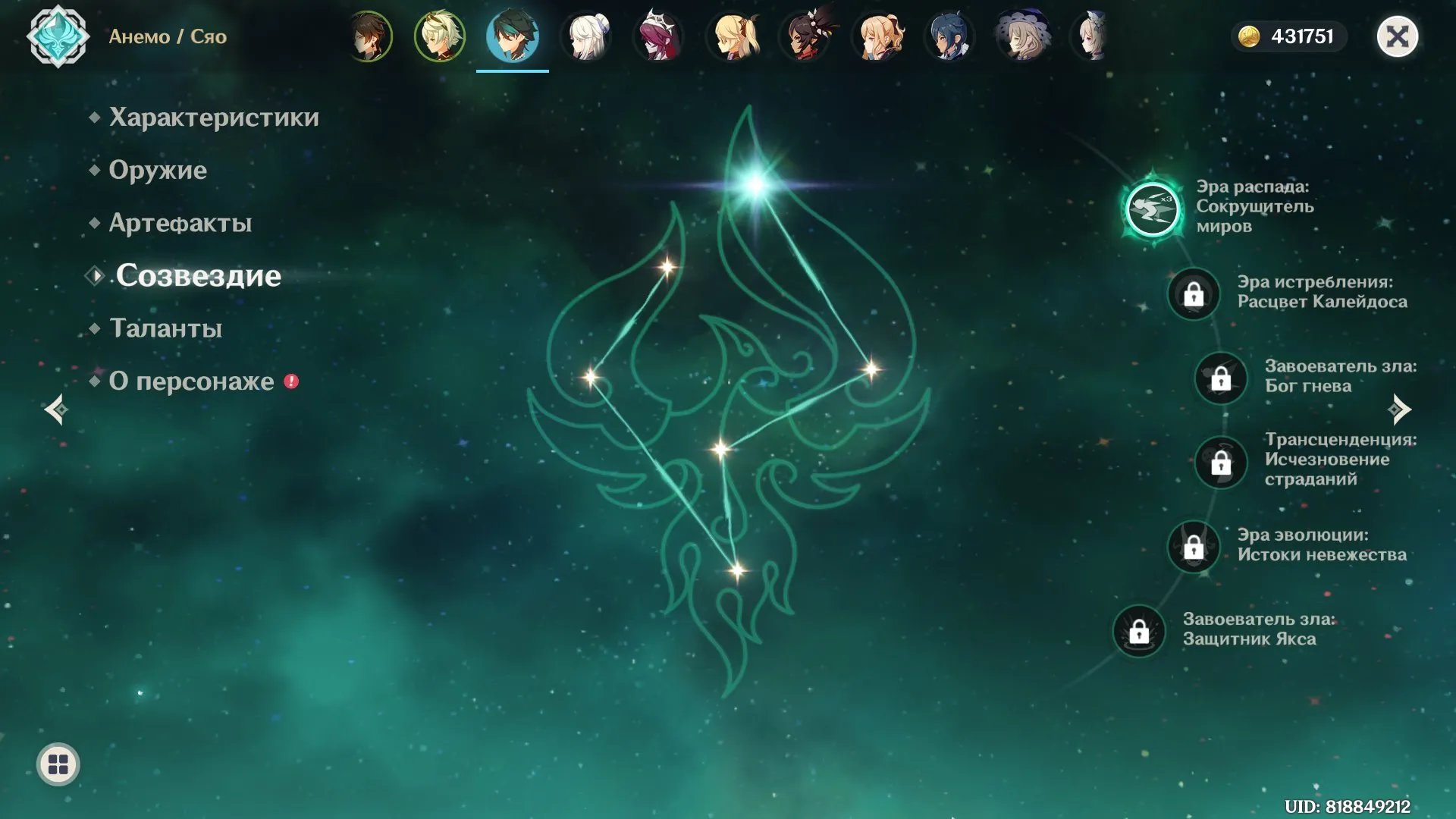Switch to the Артефакты section

coord(180,222)
